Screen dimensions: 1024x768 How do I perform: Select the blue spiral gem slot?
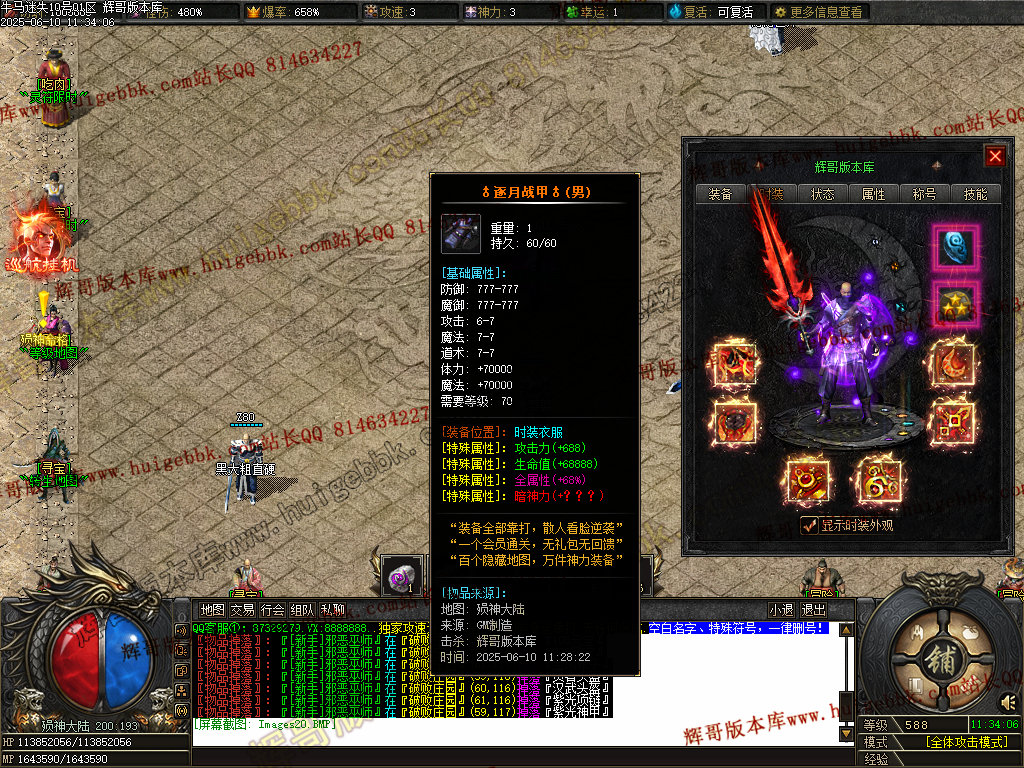click(956, 246)
